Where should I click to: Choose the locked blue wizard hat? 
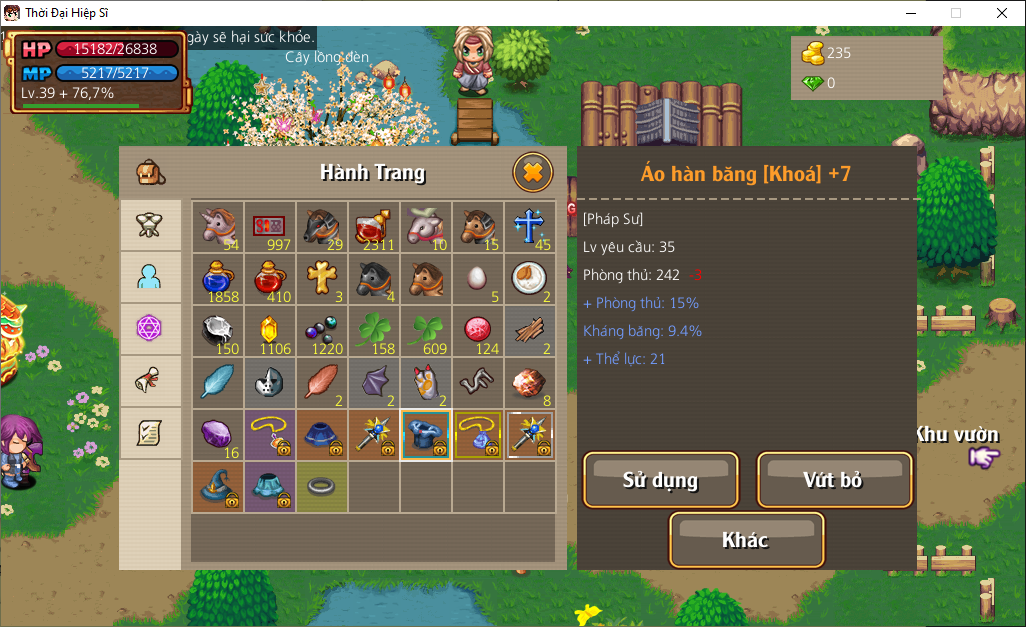[218, 487]
